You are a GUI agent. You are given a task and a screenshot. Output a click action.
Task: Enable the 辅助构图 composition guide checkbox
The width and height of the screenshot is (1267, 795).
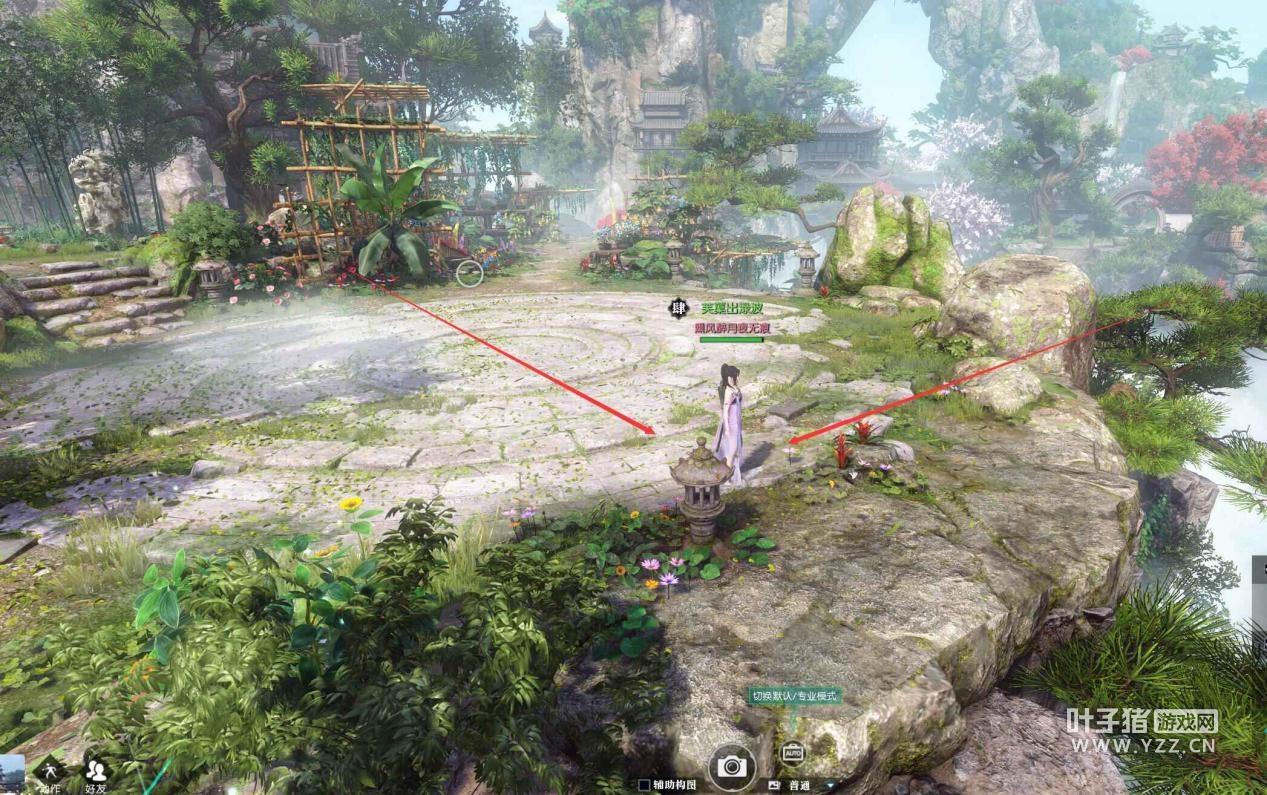pyautogui.click(x=644, y=786)
